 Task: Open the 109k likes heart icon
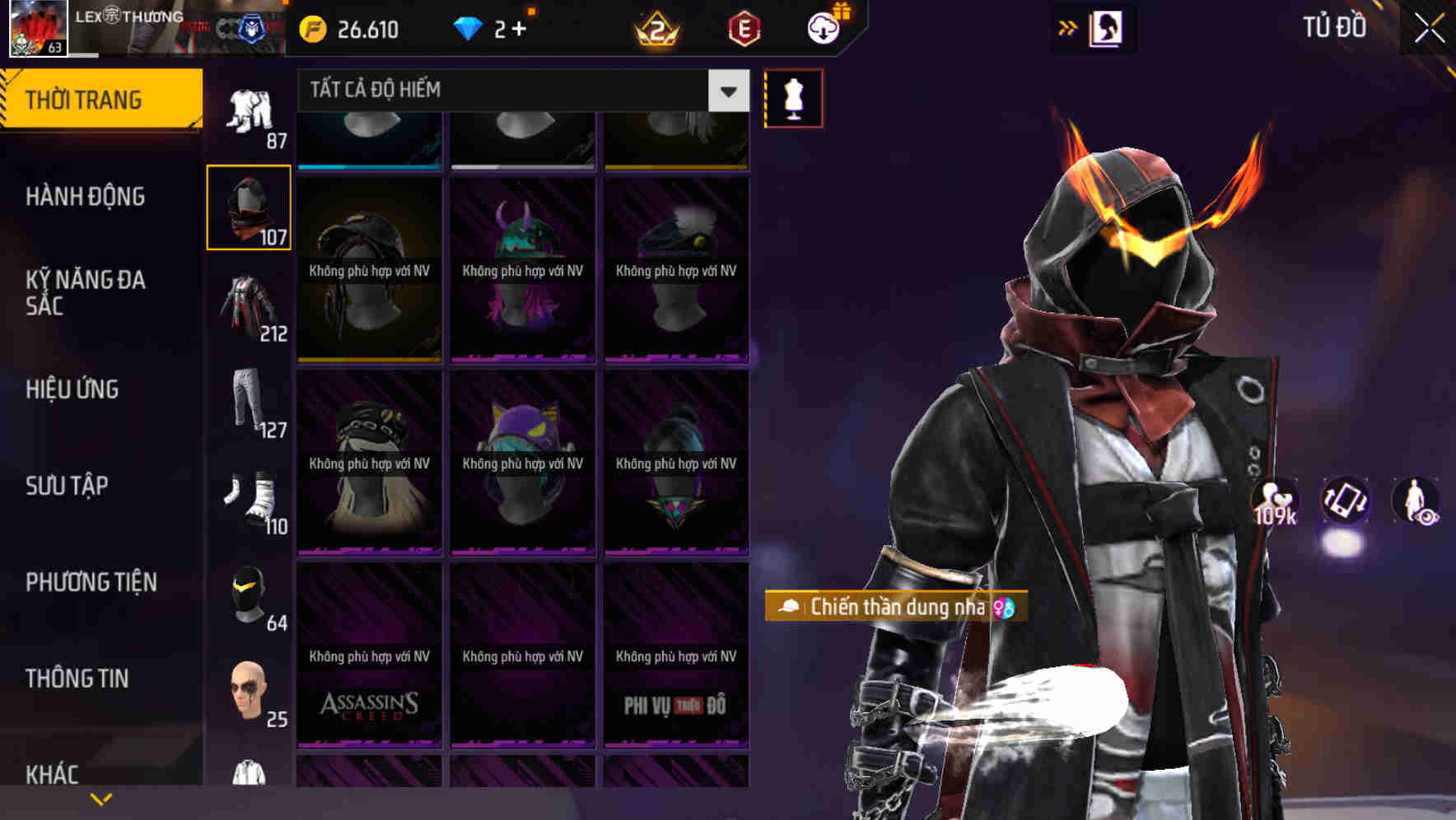tap(1273, 500)
